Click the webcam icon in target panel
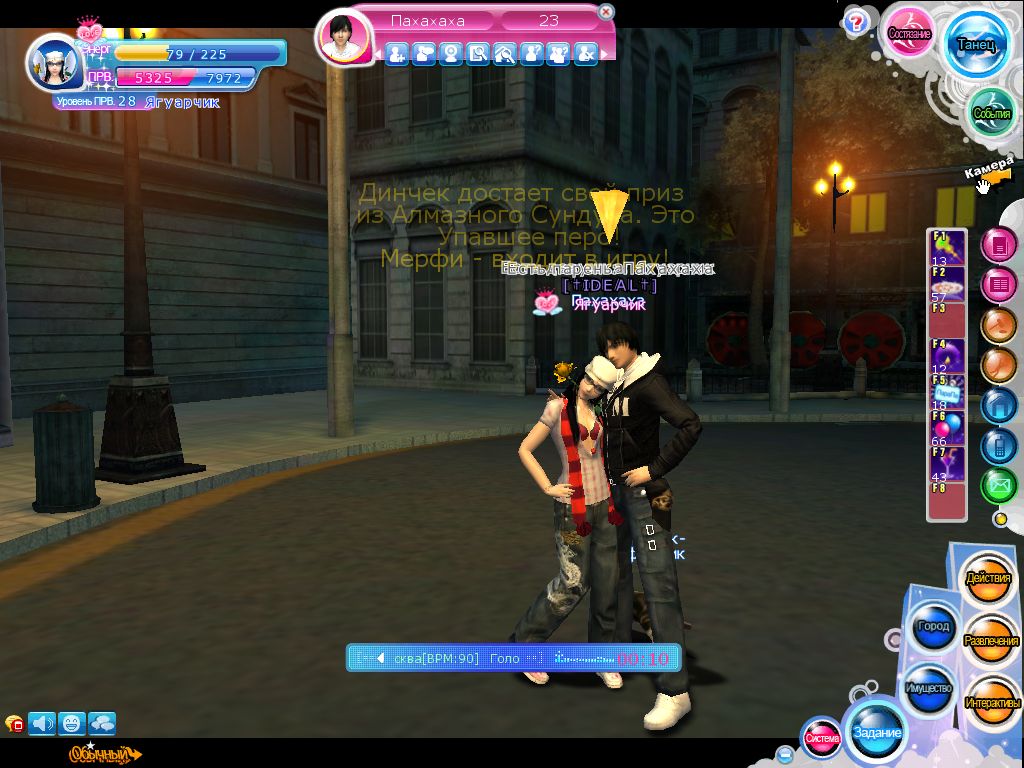 [x=451, y=54]
